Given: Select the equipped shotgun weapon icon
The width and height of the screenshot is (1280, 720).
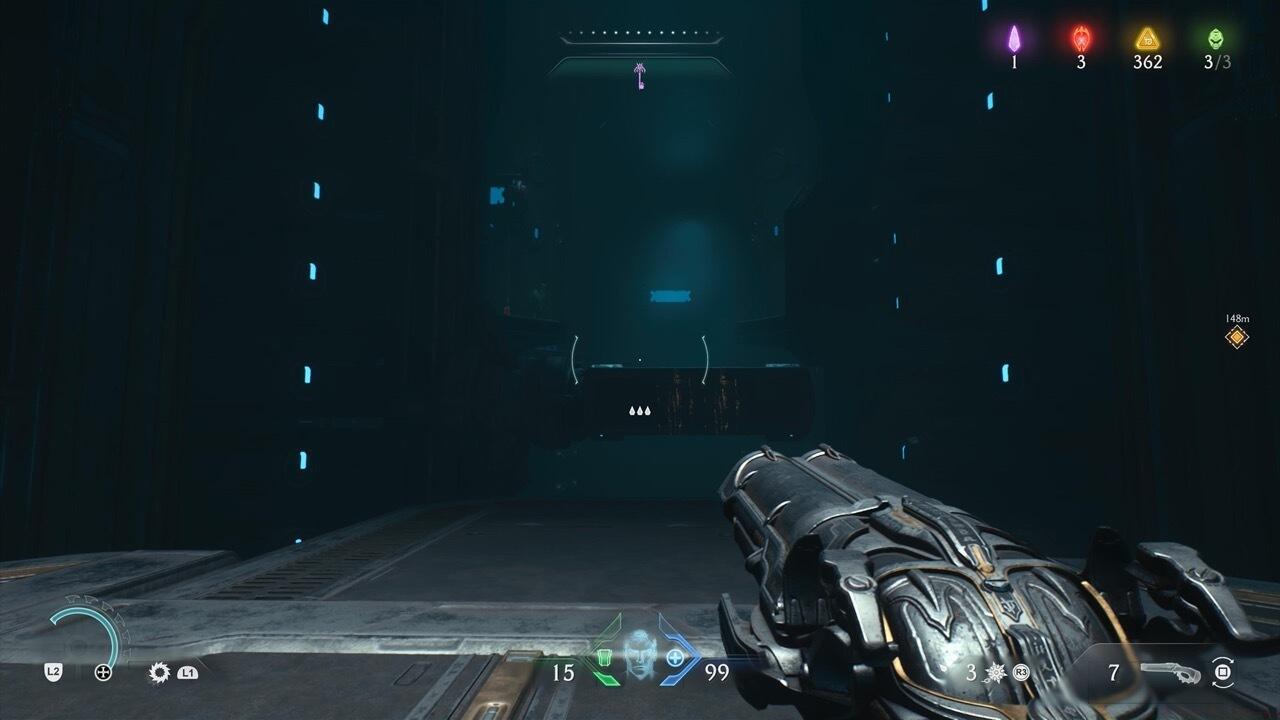Looking at the screenshot, I should point(1174,673).
